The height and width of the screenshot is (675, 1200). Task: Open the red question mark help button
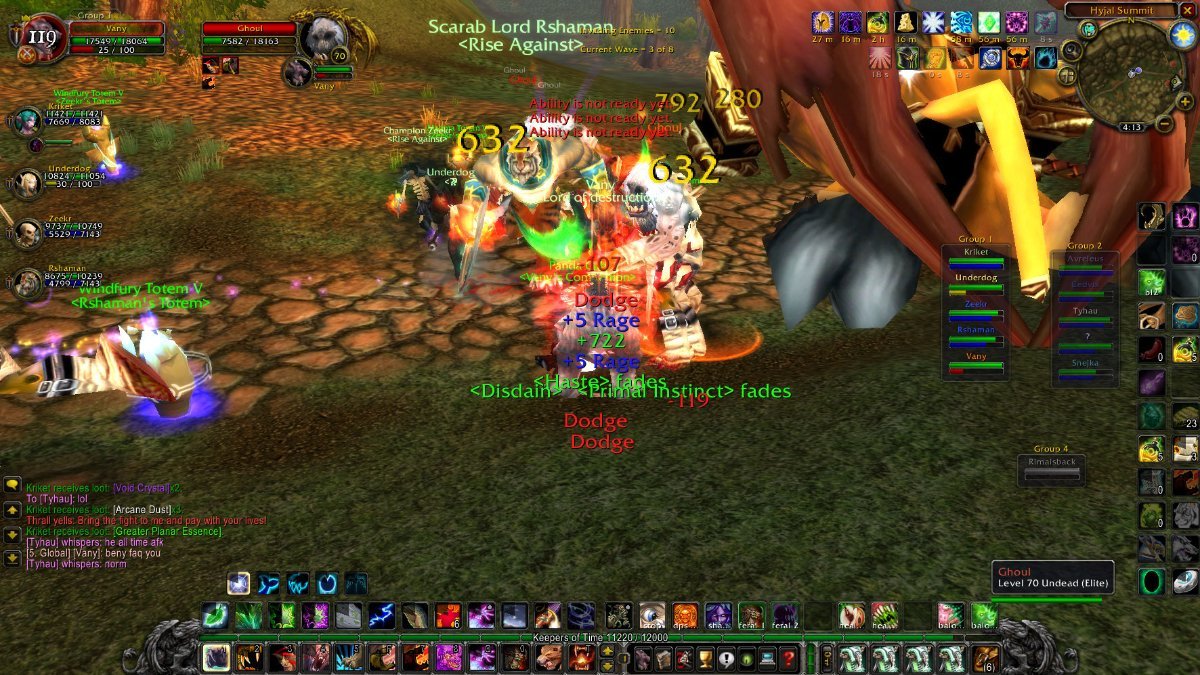point(789,658)
